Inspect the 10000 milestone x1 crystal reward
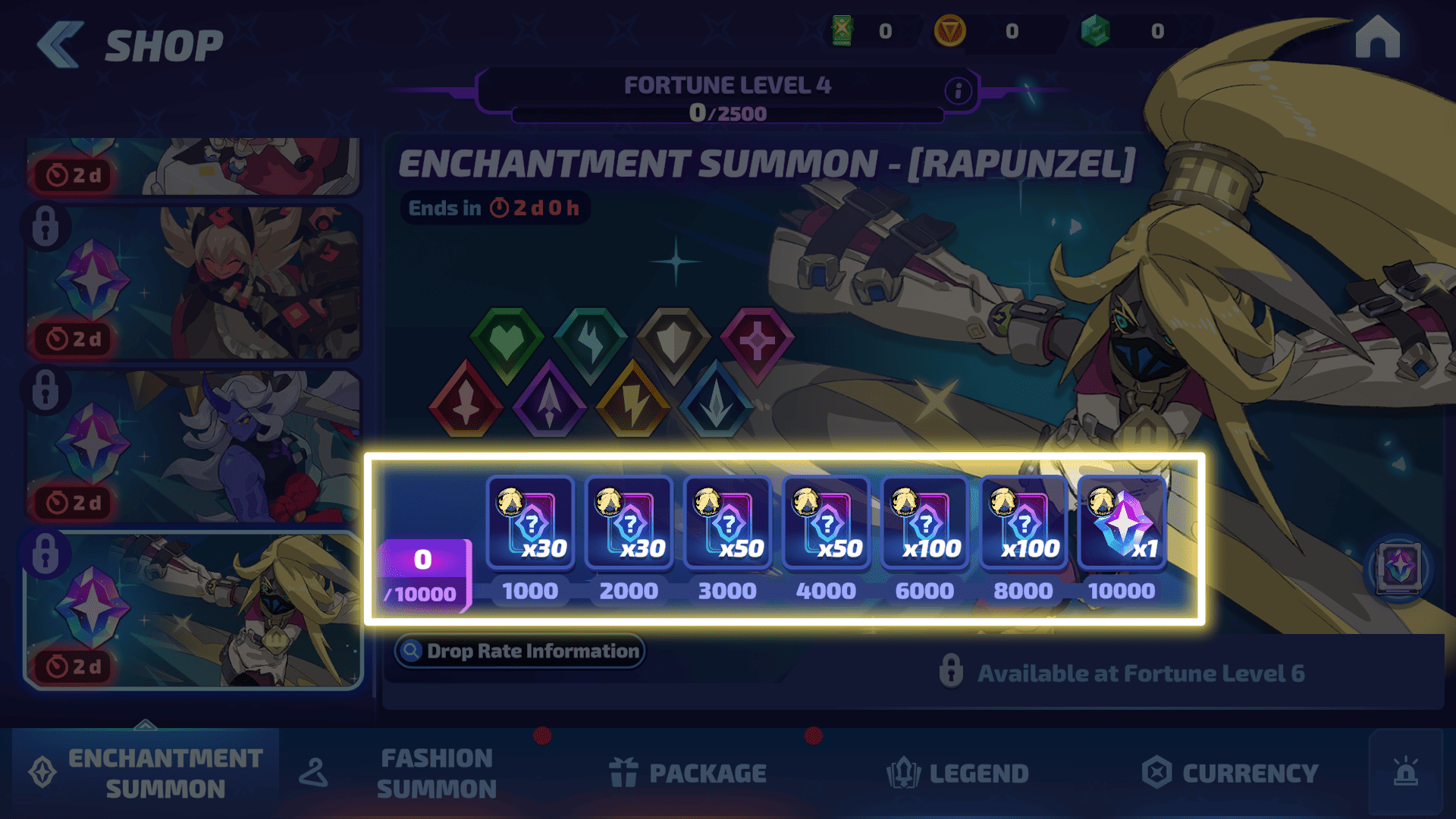 pos(1122,522)
